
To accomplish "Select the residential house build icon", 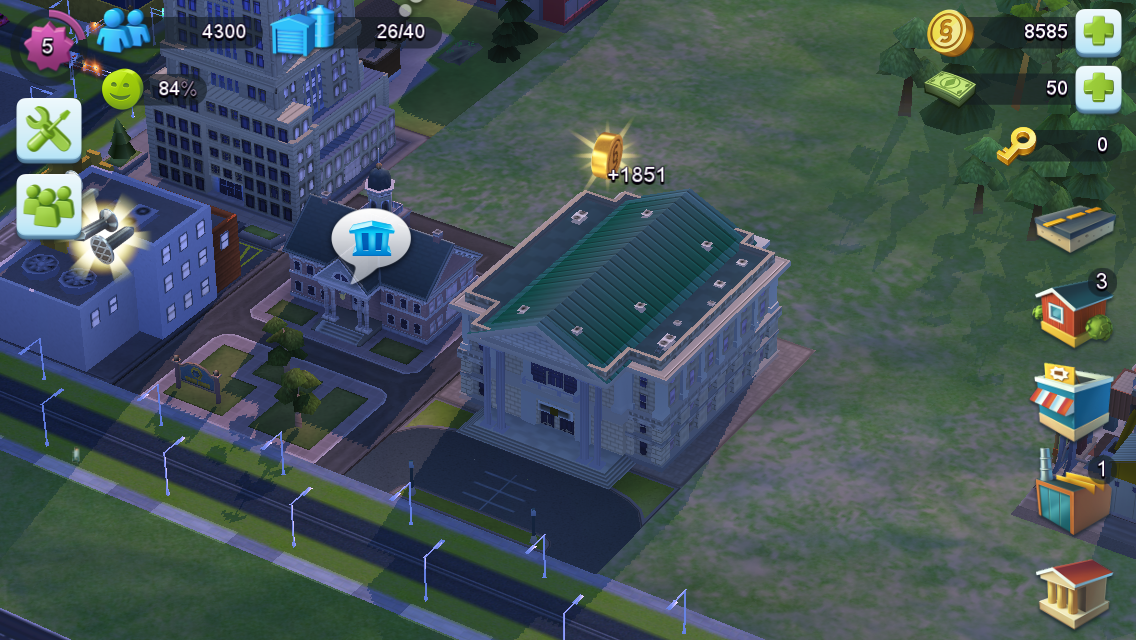I will pyautogui.click(x=1073, y=311).
